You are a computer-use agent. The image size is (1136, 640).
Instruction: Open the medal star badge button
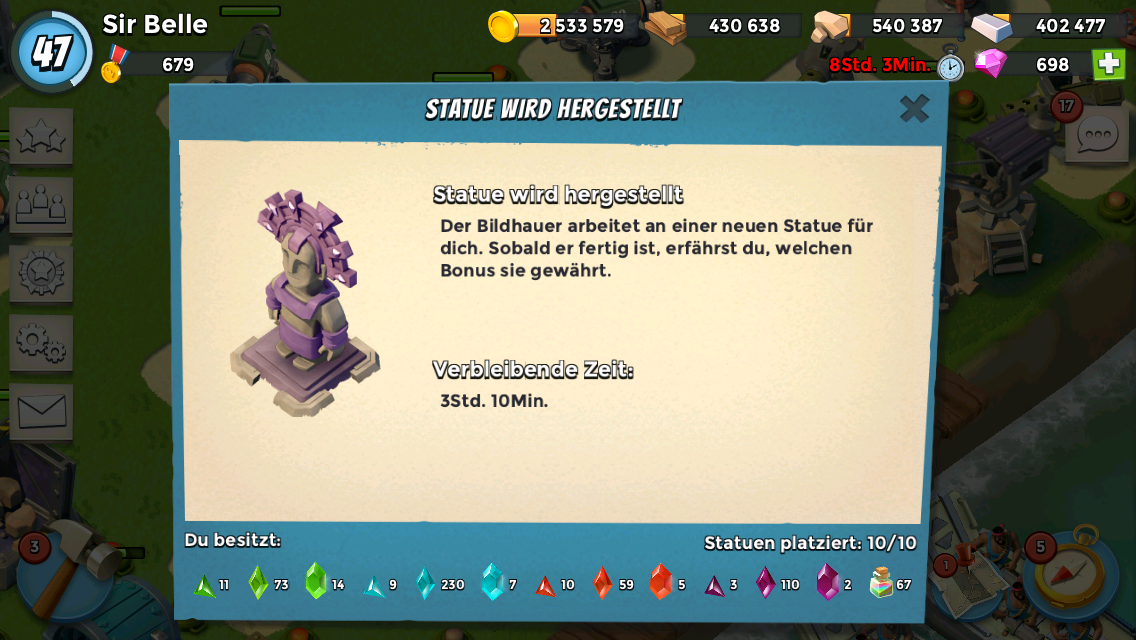pyautogui.click(x=41, y=274)
